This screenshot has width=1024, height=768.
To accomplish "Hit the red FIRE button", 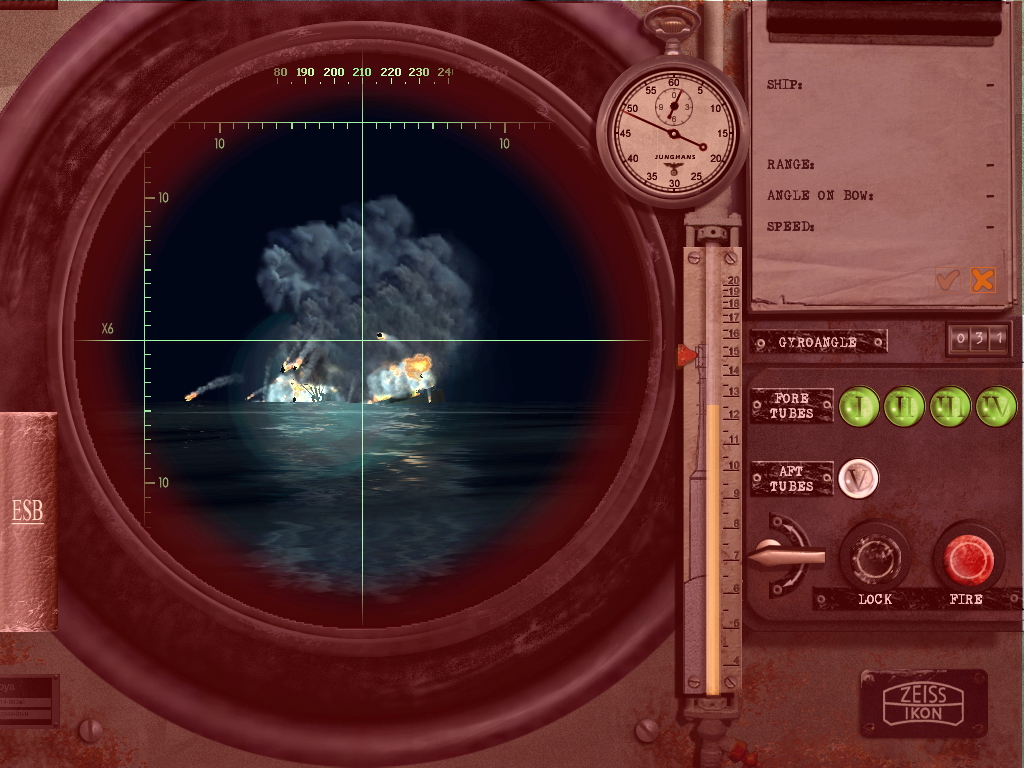I will click(x=968, y=559).
